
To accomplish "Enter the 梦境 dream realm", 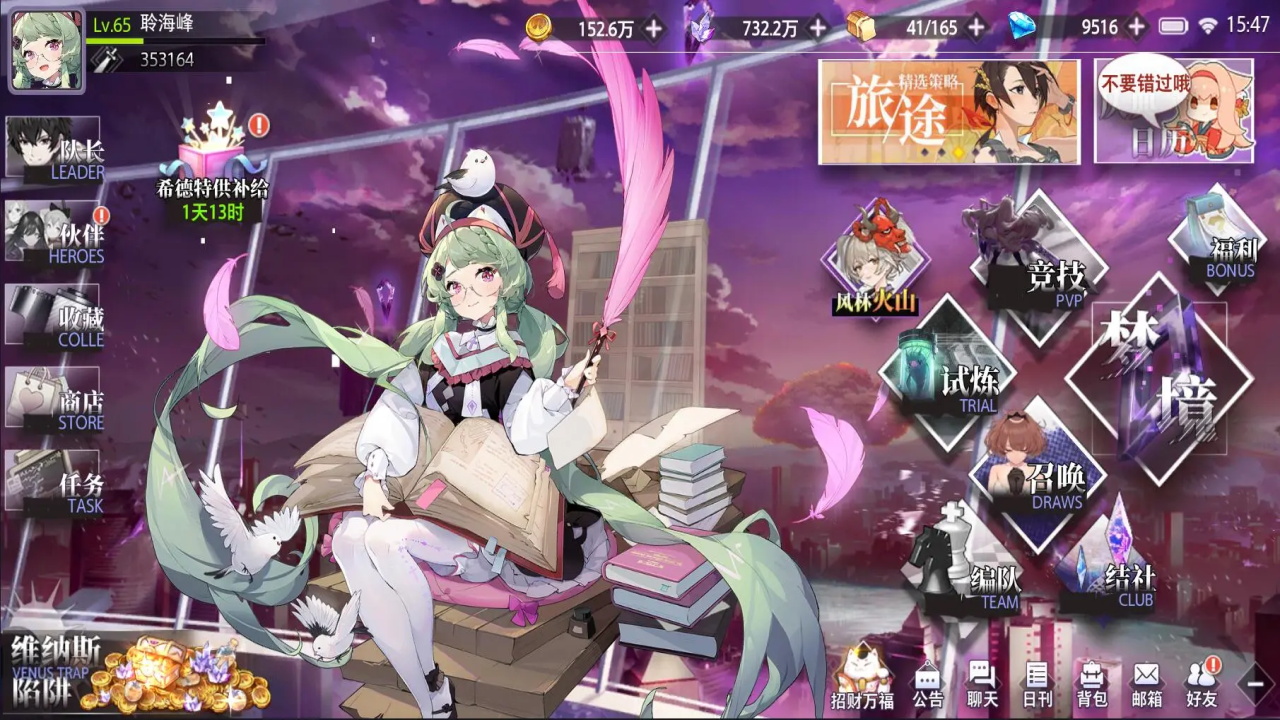I will 1160,375.
